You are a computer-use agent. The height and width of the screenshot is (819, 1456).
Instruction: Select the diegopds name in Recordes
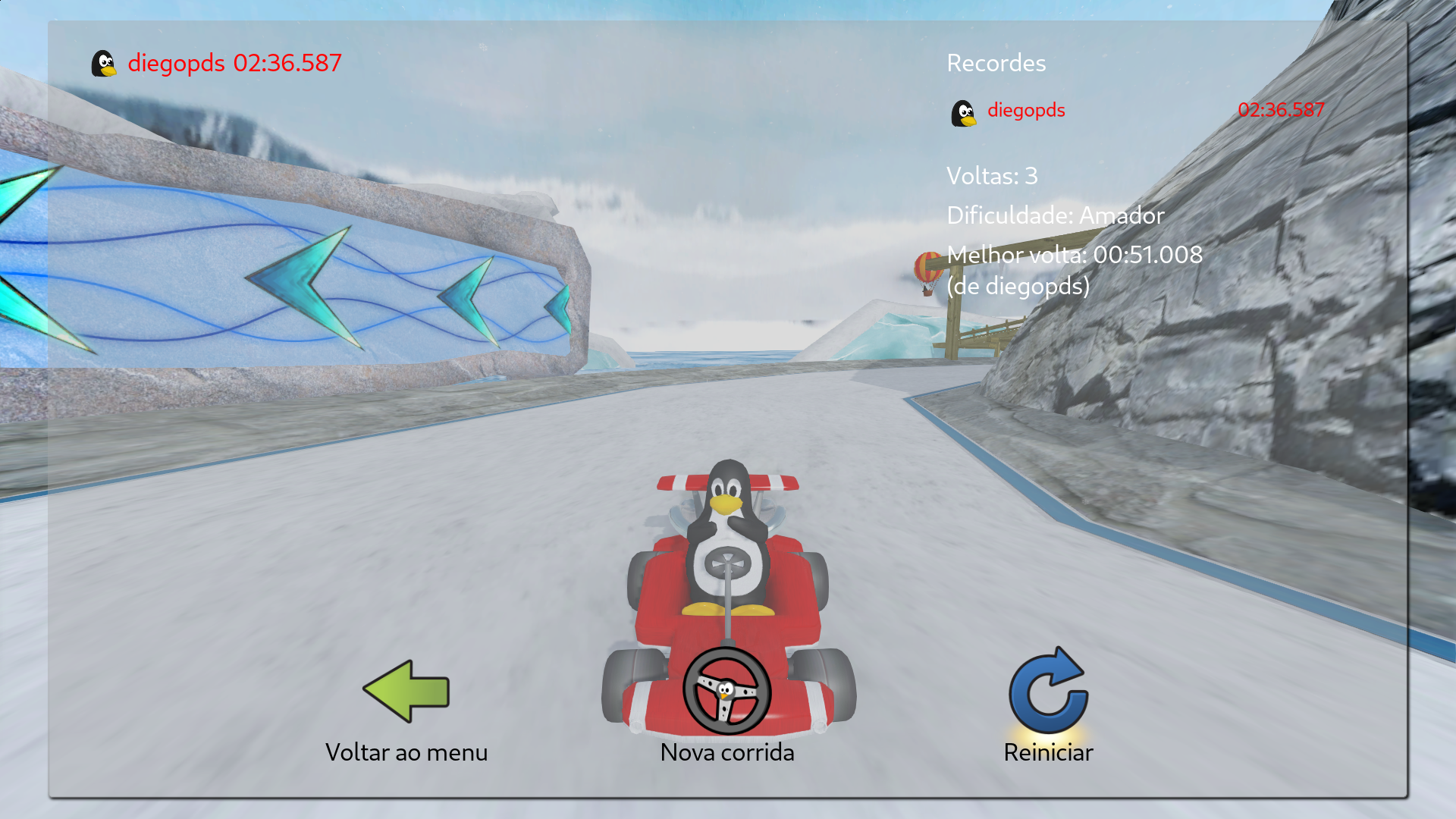pos(1025,110)
